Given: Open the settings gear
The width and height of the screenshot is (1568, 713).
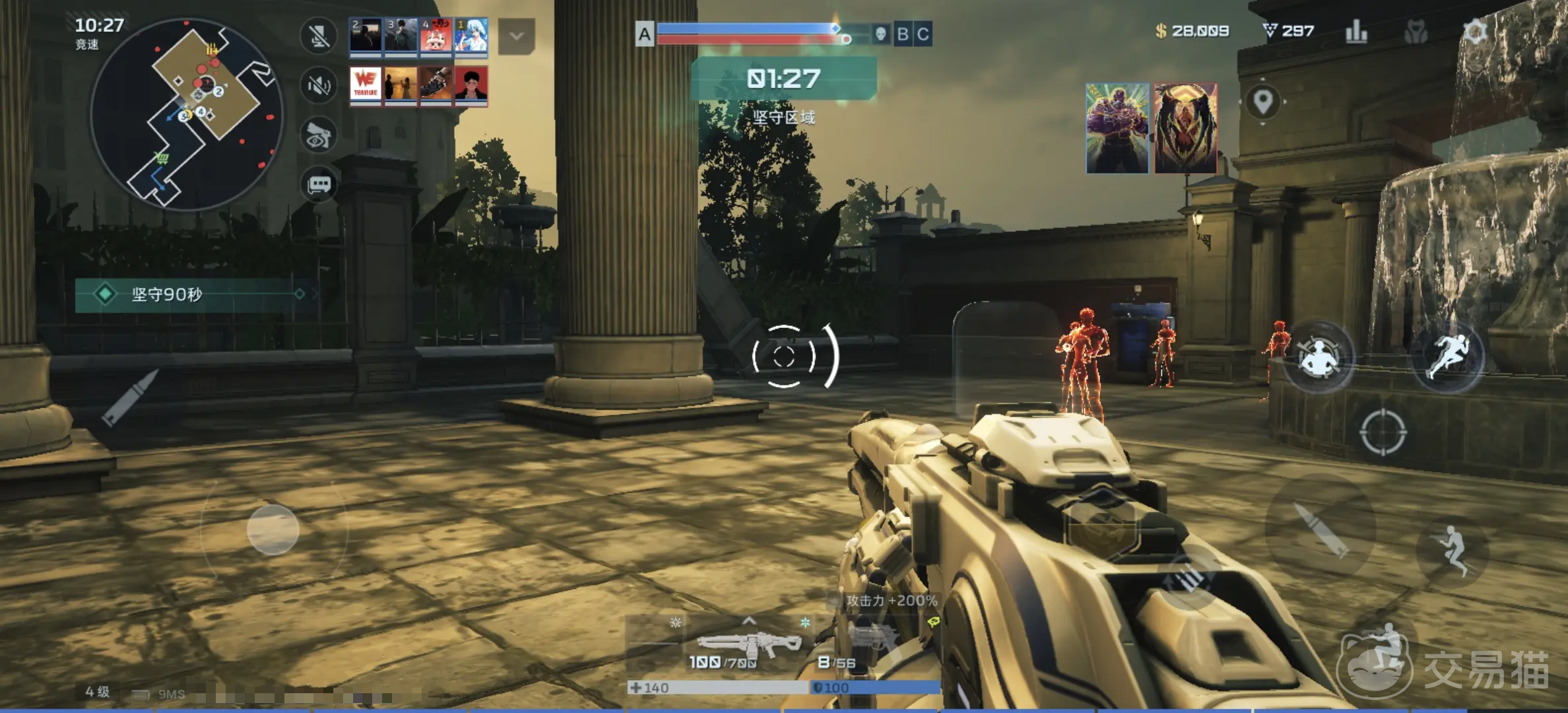Looking at the screenshot, I should [x=1475, y=31].
